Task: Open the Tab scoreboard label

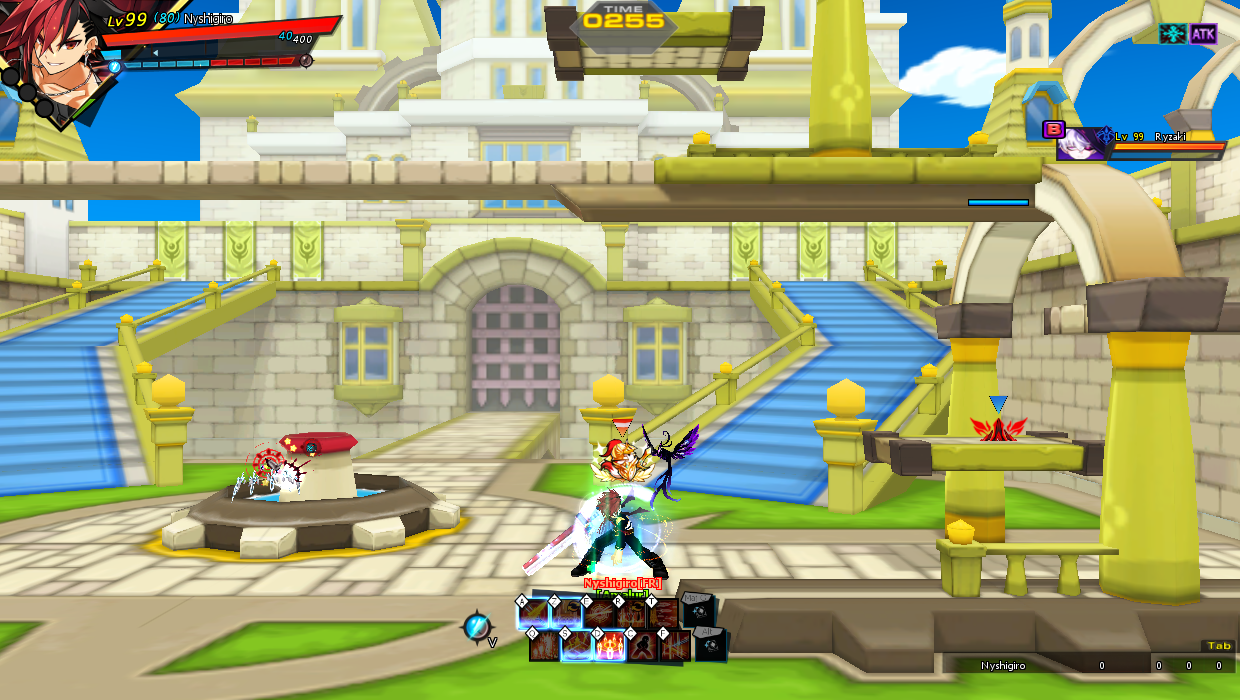Action: [1218, 646]
